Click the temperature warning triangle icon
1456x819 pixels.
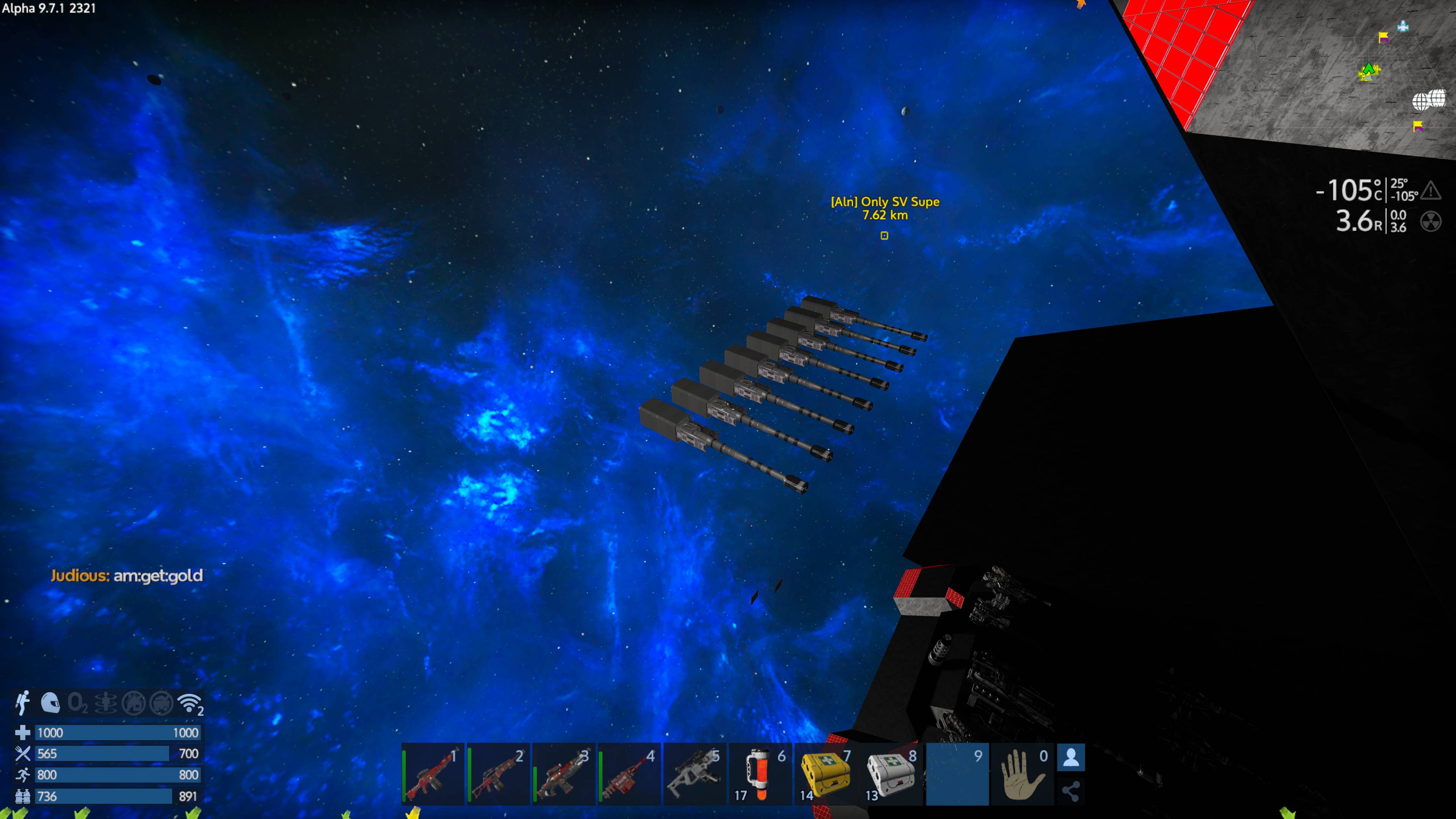pos(1431,190)
